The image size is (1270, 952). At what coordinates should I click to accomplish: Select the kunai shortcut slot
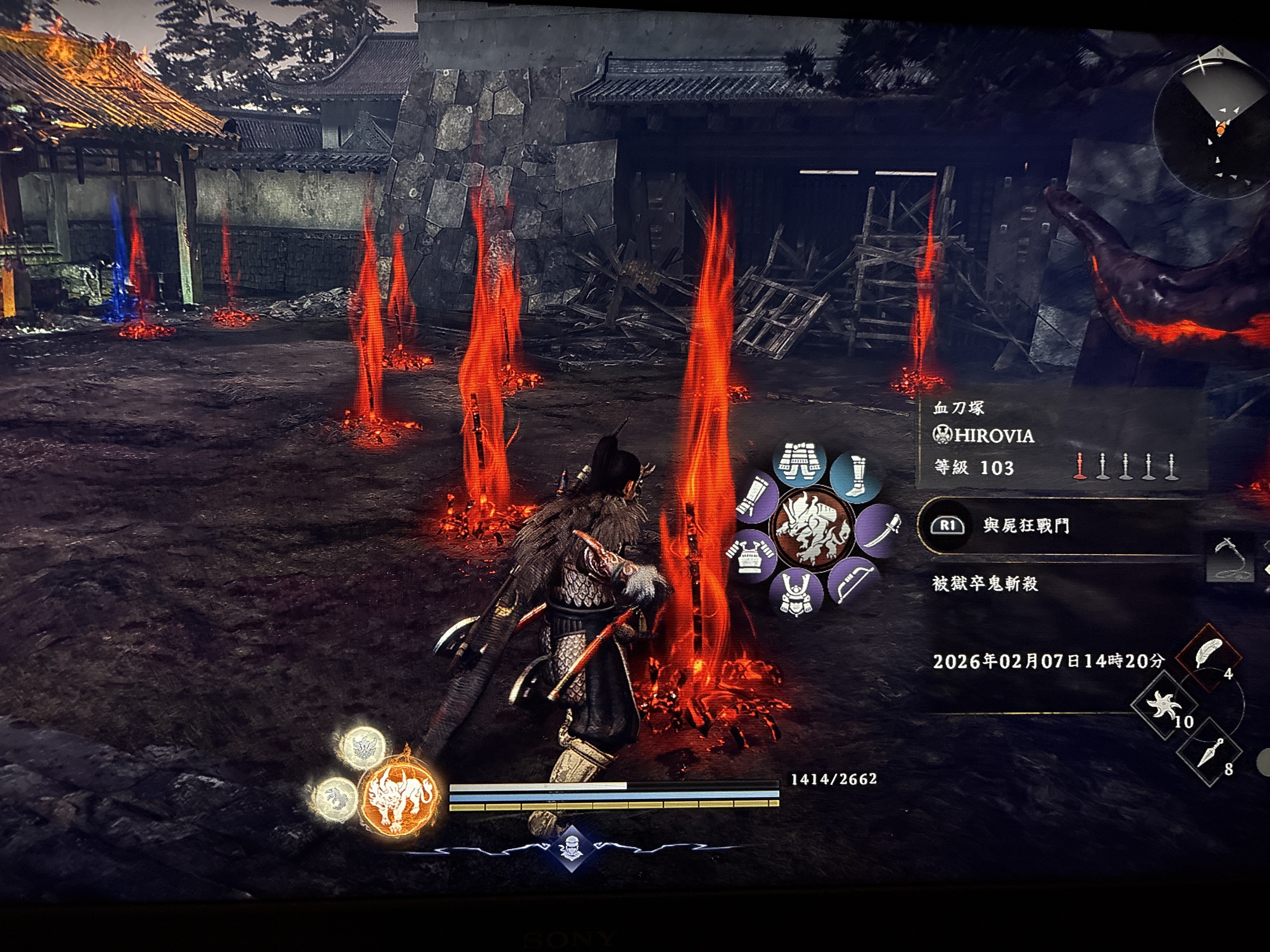pos(1209,752)
